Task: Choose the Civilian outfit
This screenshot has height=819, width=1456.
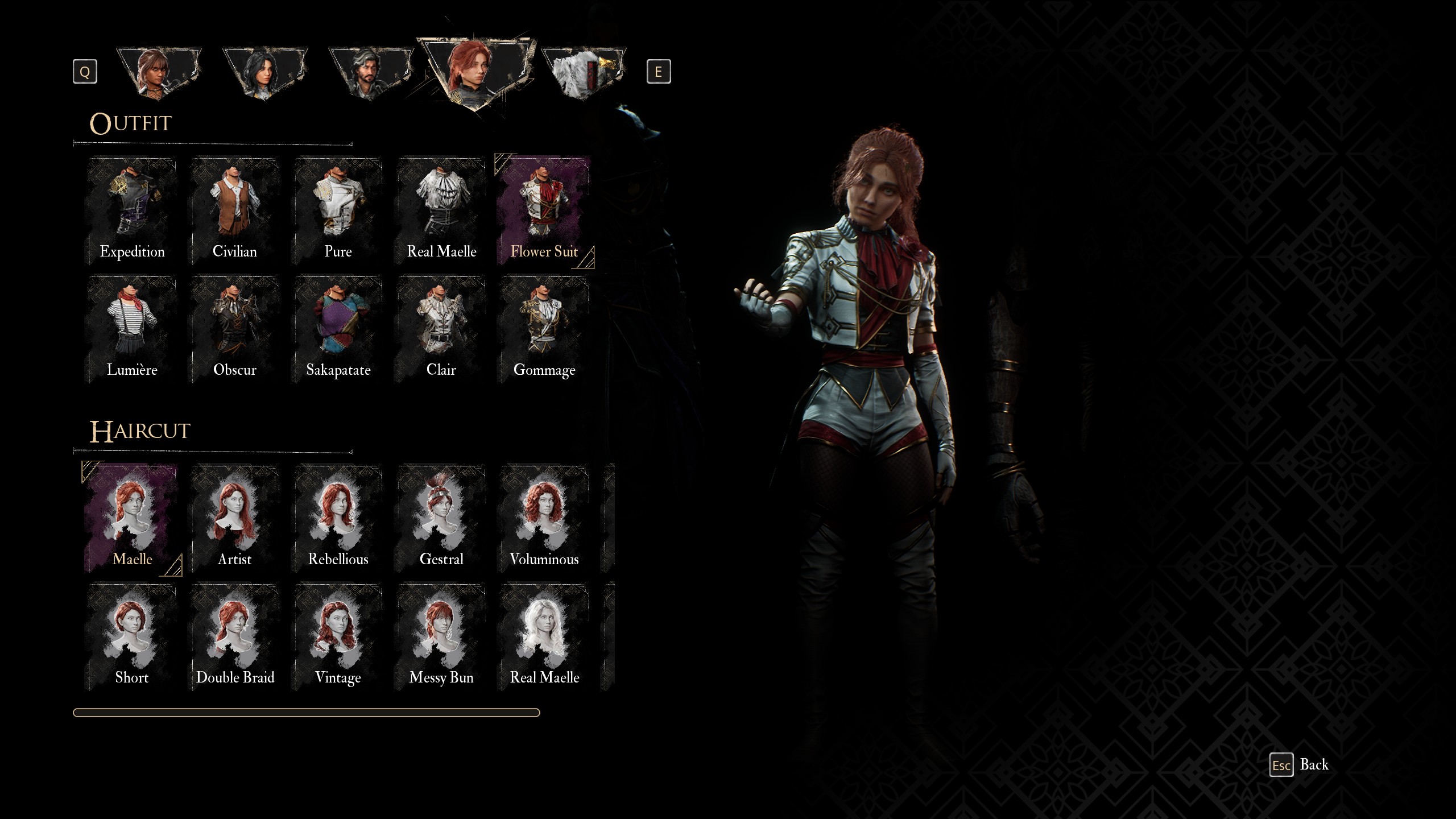Action: [235, 210]
